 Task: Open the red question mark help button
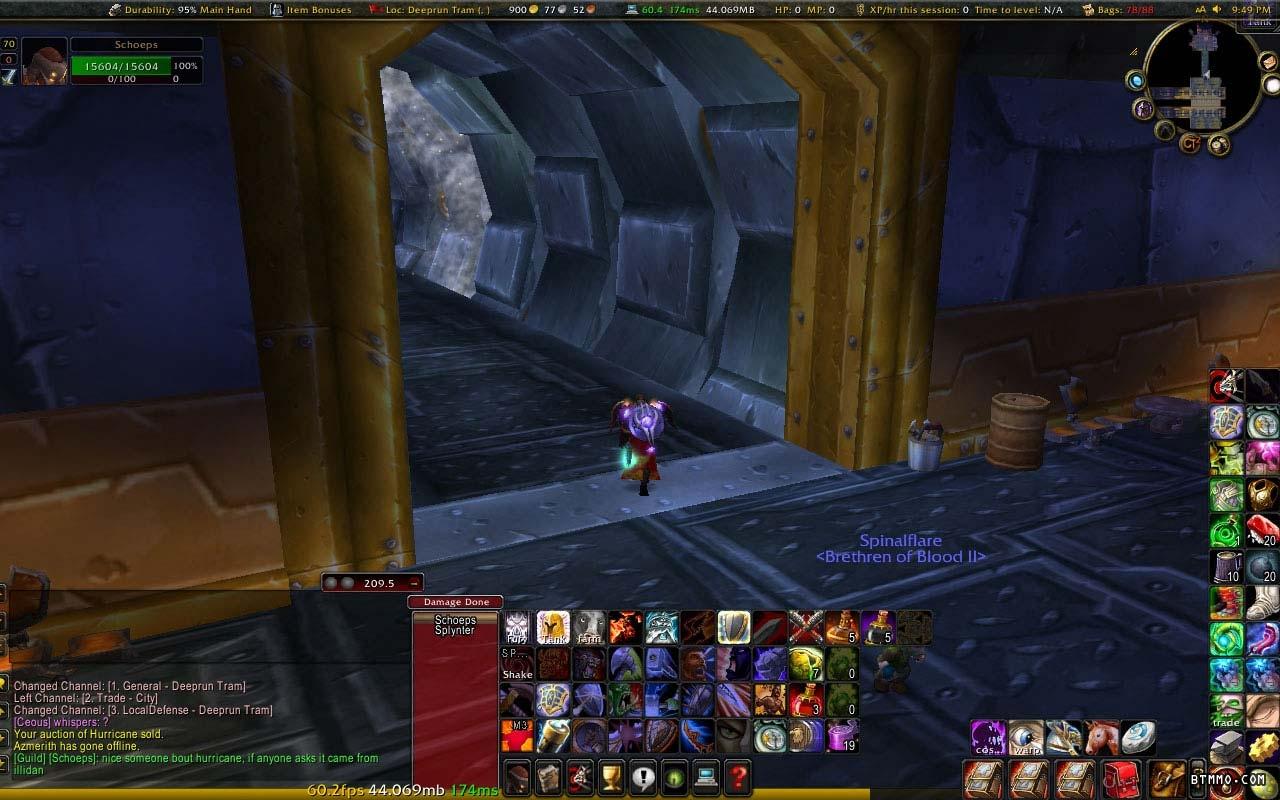tap(737, 776)
